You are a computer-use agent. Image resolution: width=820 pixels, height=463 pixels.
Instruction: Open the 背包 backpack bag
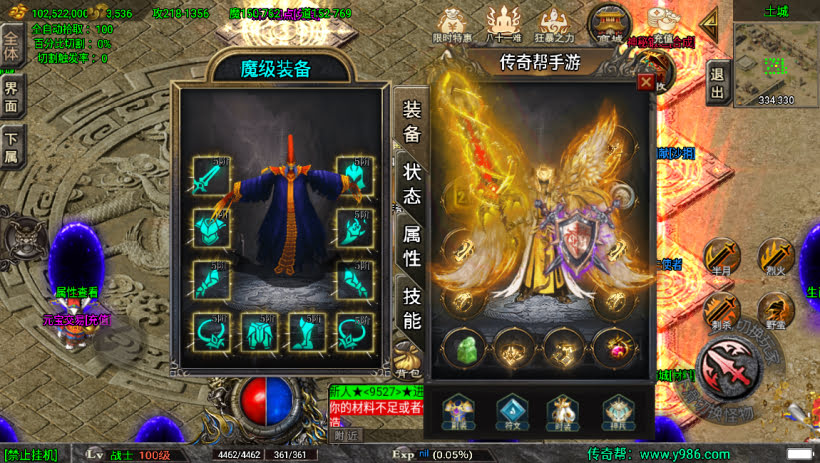(406, 354)
